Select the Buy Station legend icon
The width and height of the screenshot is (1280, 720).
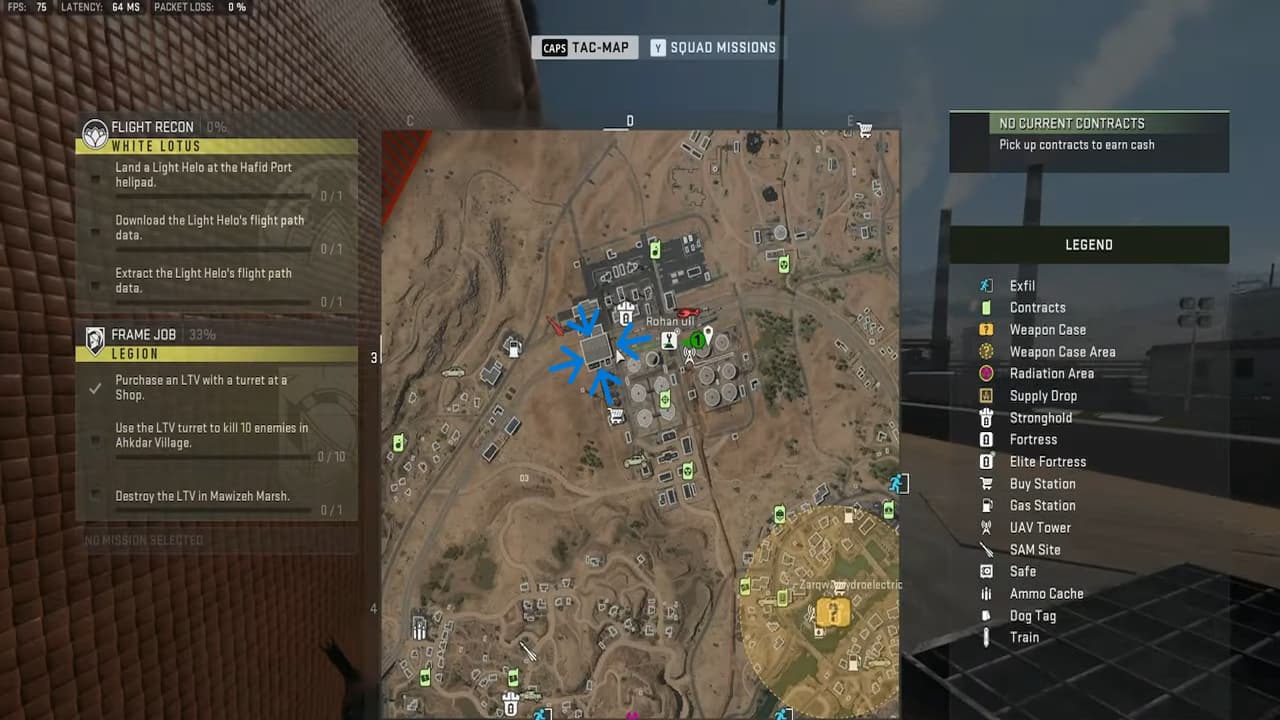(x=985, y=483)
